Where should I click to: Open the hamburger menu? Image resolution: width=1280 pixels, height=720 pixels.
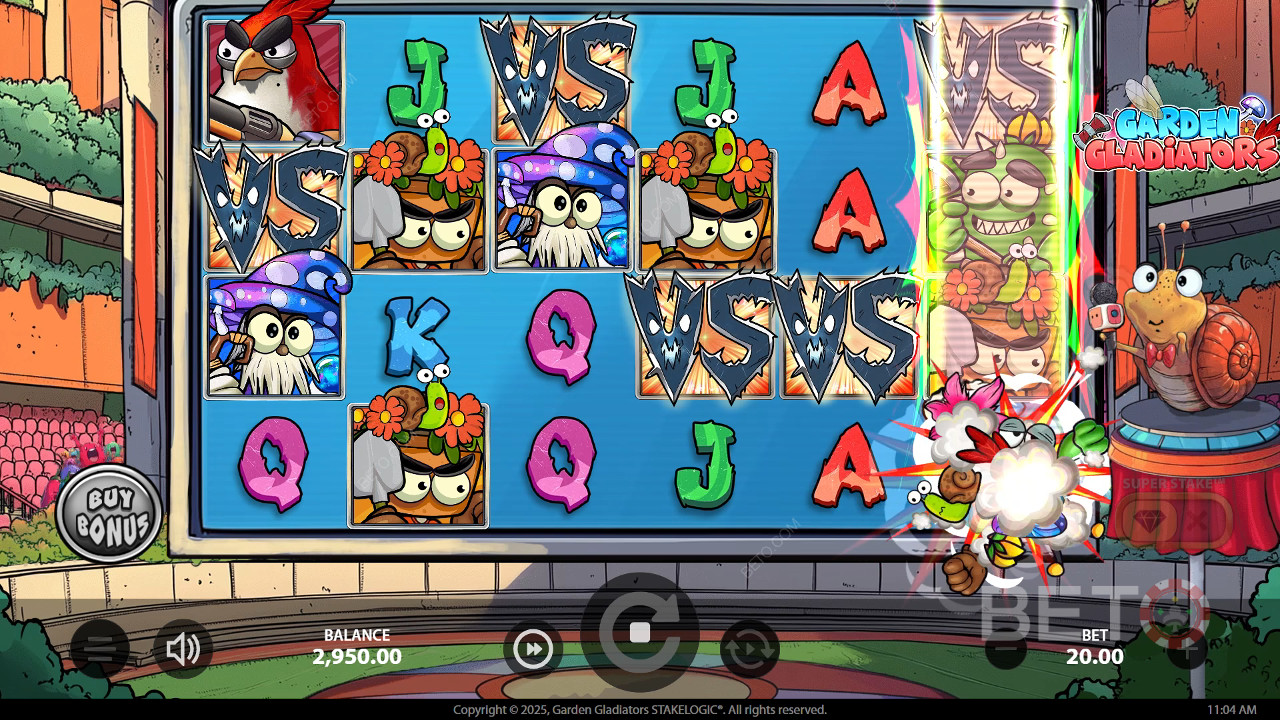click(x=99, y=649)
